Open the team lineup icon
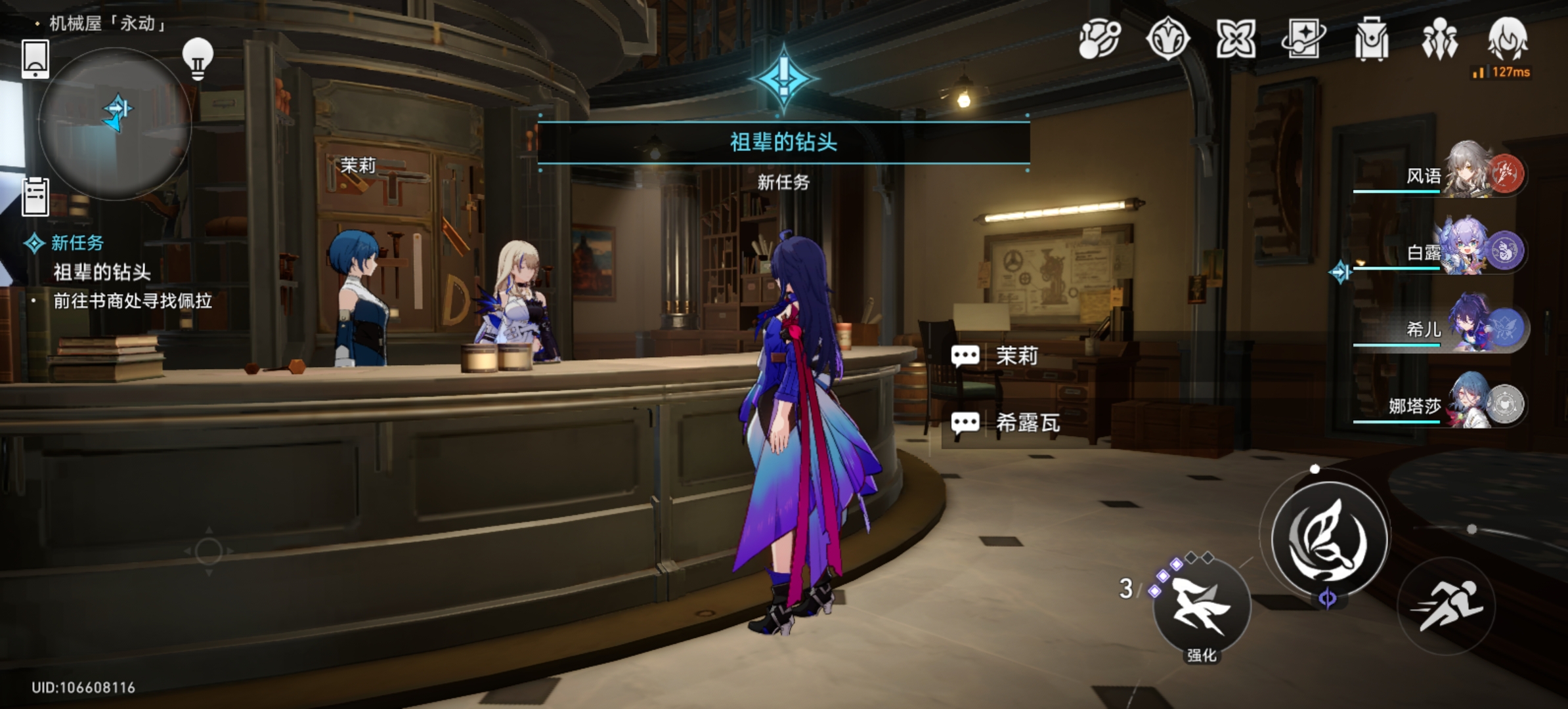The height and width of the screenshot is (709, 1568). pyautogui.click(x=1439, y=39)
